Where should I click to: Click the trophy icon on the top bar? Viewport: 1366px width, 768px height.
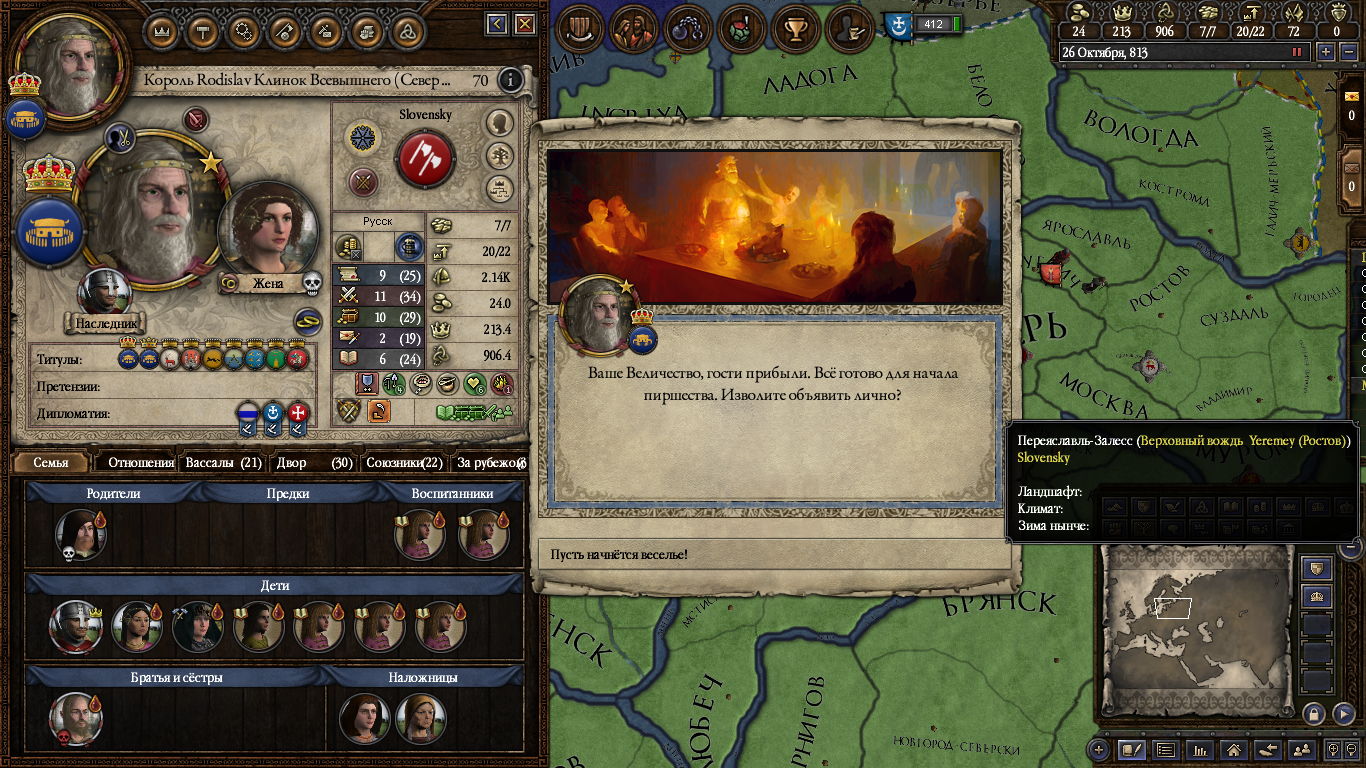tap(796, 28)
